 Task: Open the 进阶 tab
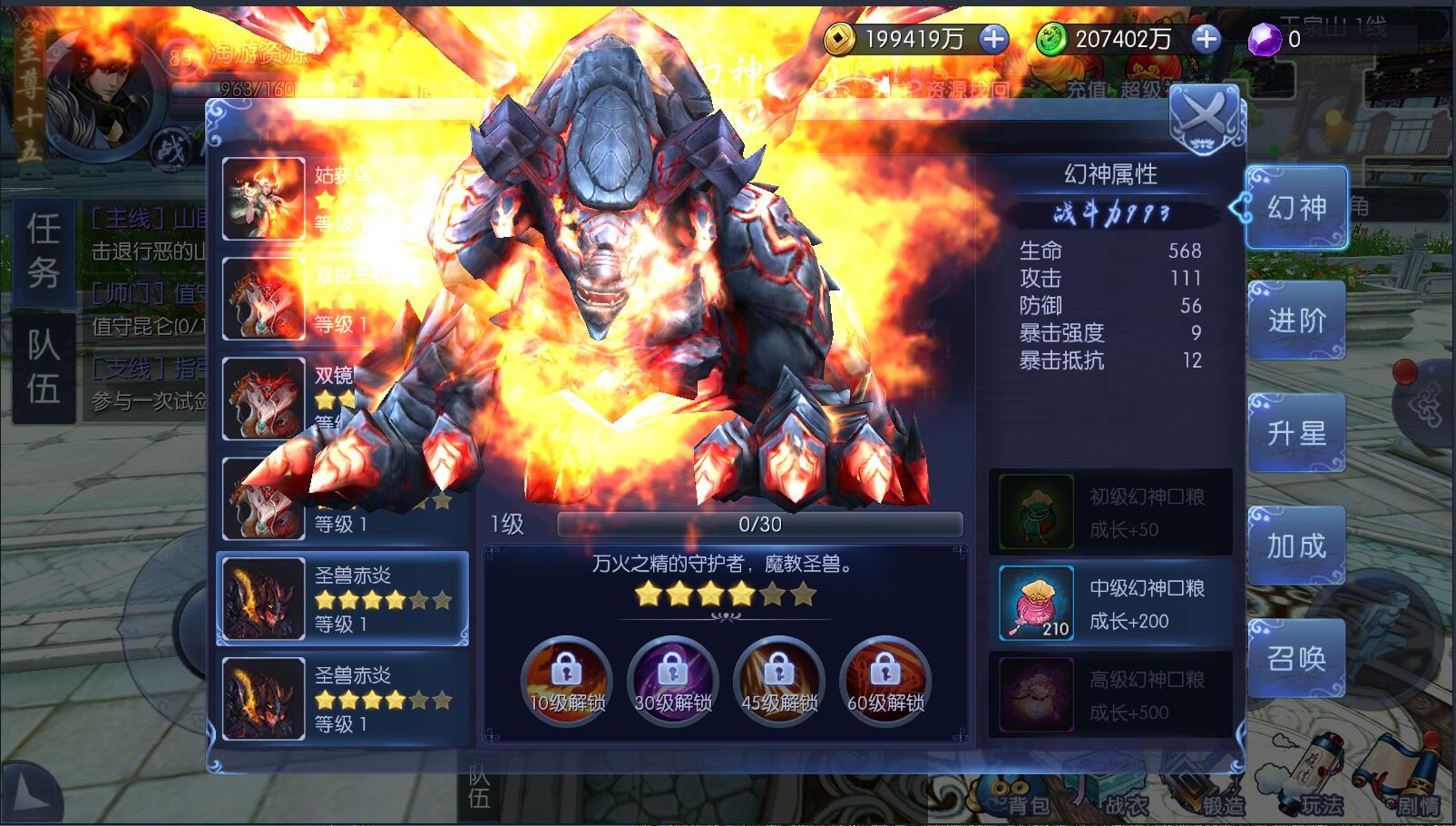(1295, 320)
